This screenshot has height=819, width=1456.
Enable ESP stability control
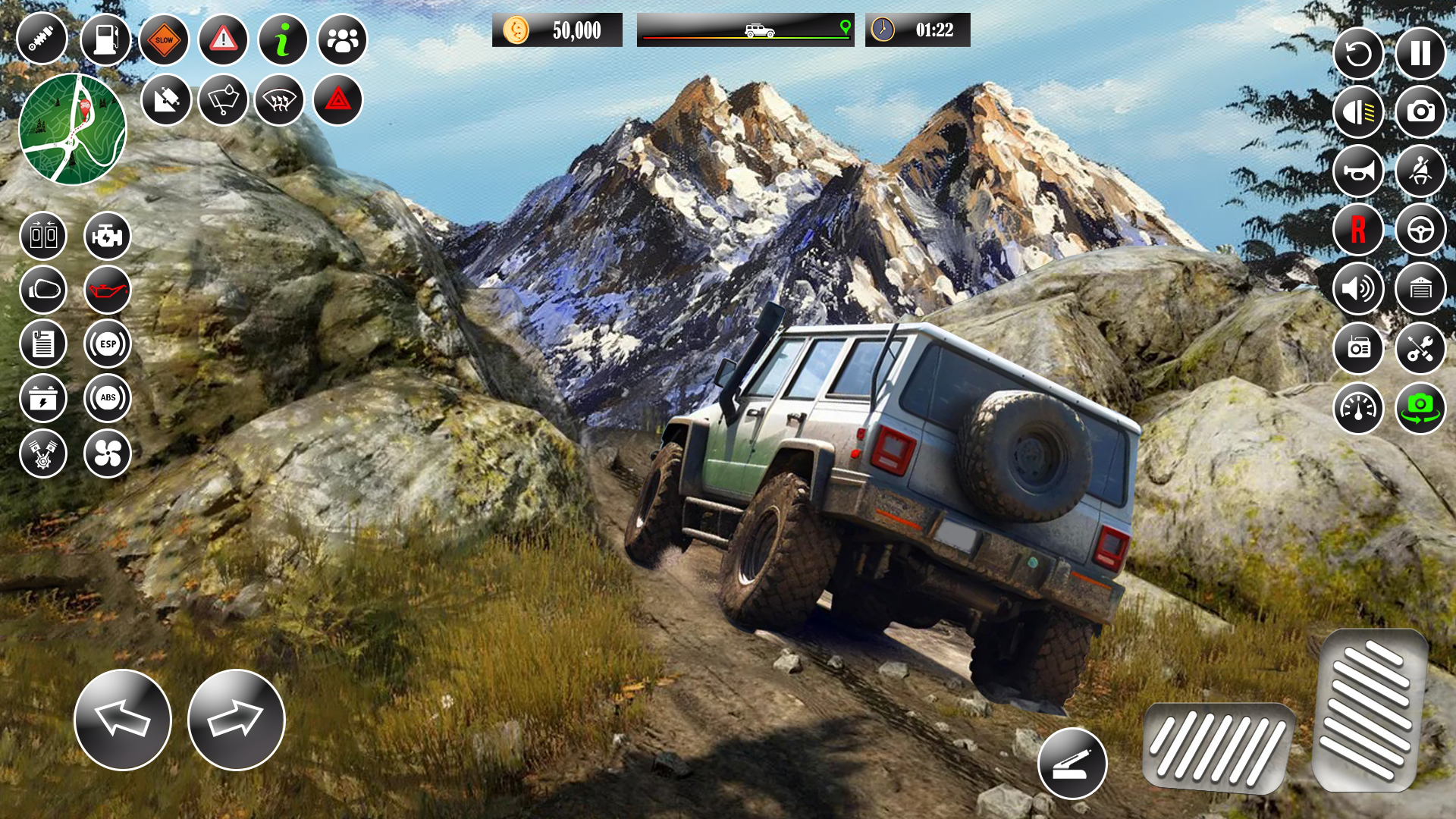(107, 344)
